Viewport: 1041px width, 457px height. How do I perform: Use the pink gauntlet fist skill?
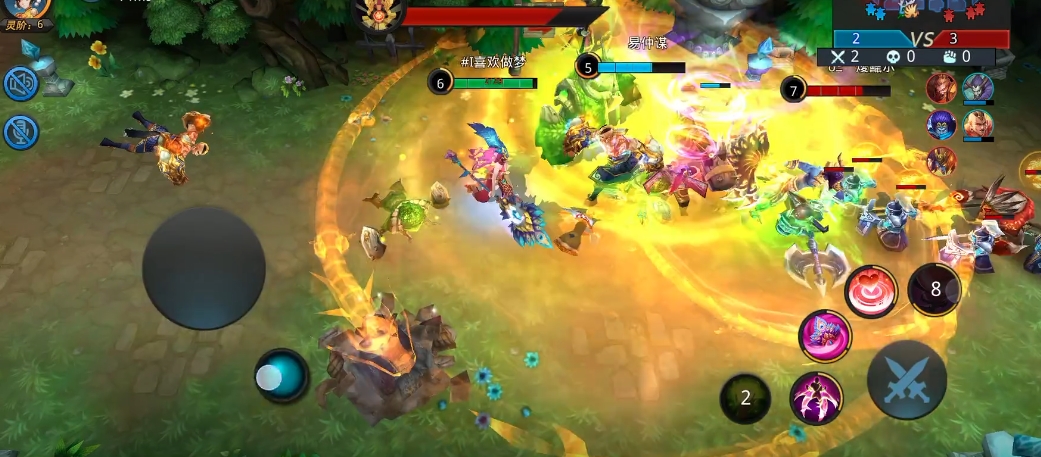(825, 336)
